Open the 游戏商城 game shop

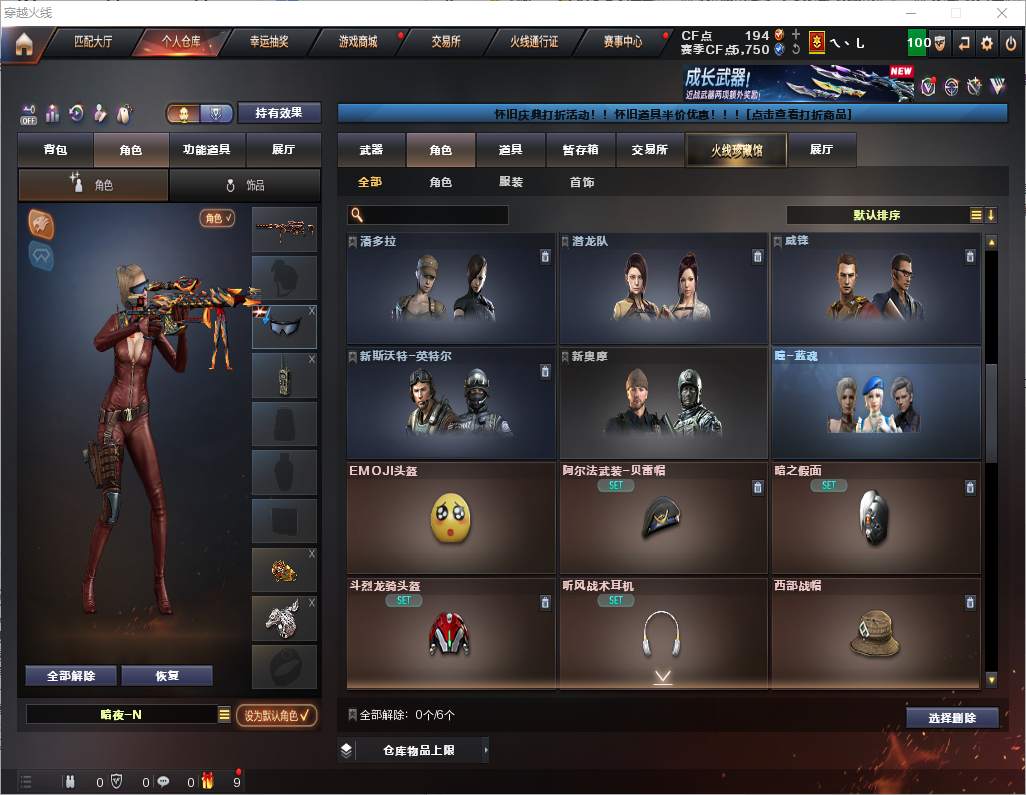pyautogui.click(x=358, y=43)
